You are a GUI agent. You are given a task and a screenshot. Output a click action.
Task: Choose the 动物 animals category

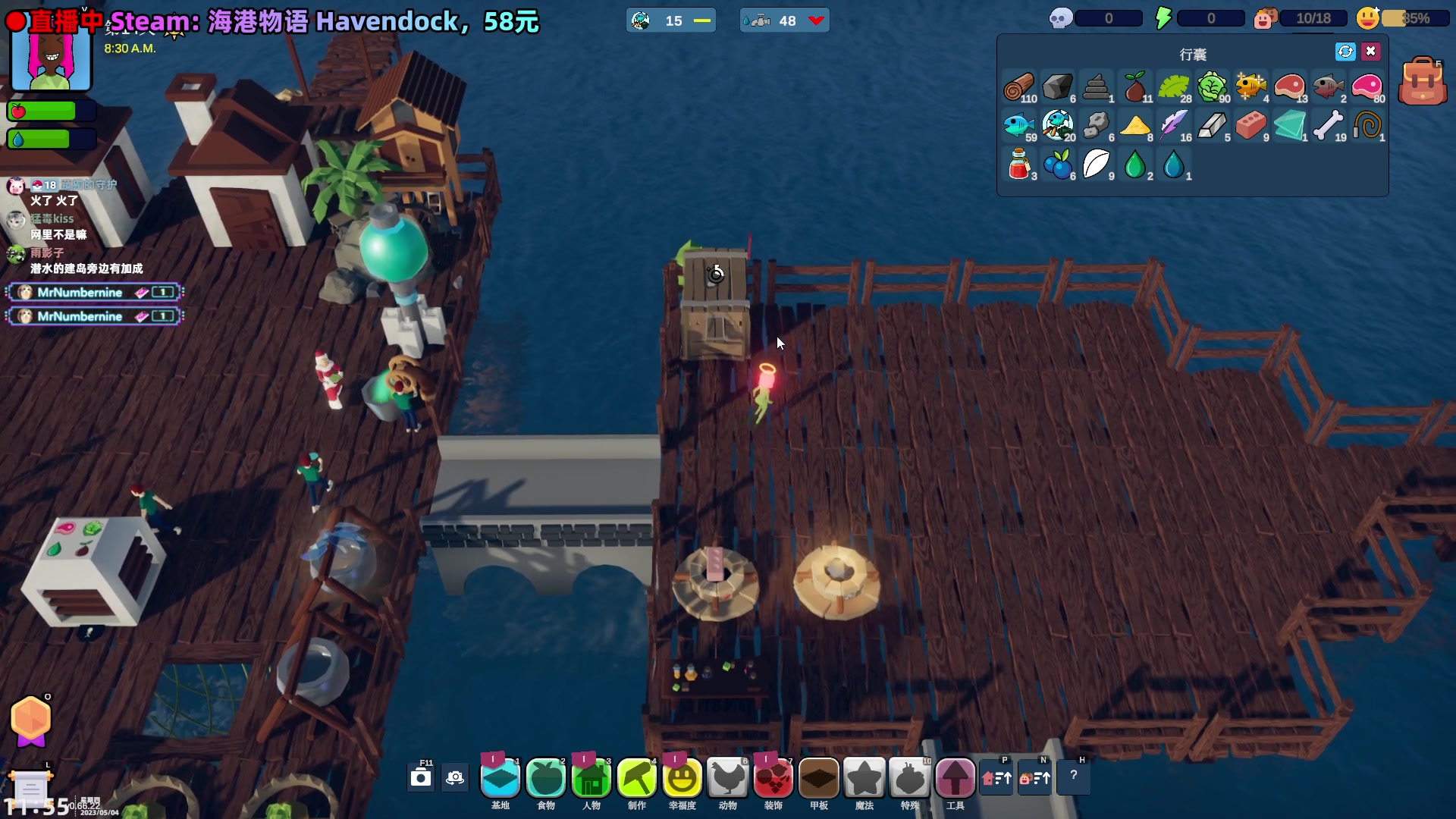(x=728, y=779)
